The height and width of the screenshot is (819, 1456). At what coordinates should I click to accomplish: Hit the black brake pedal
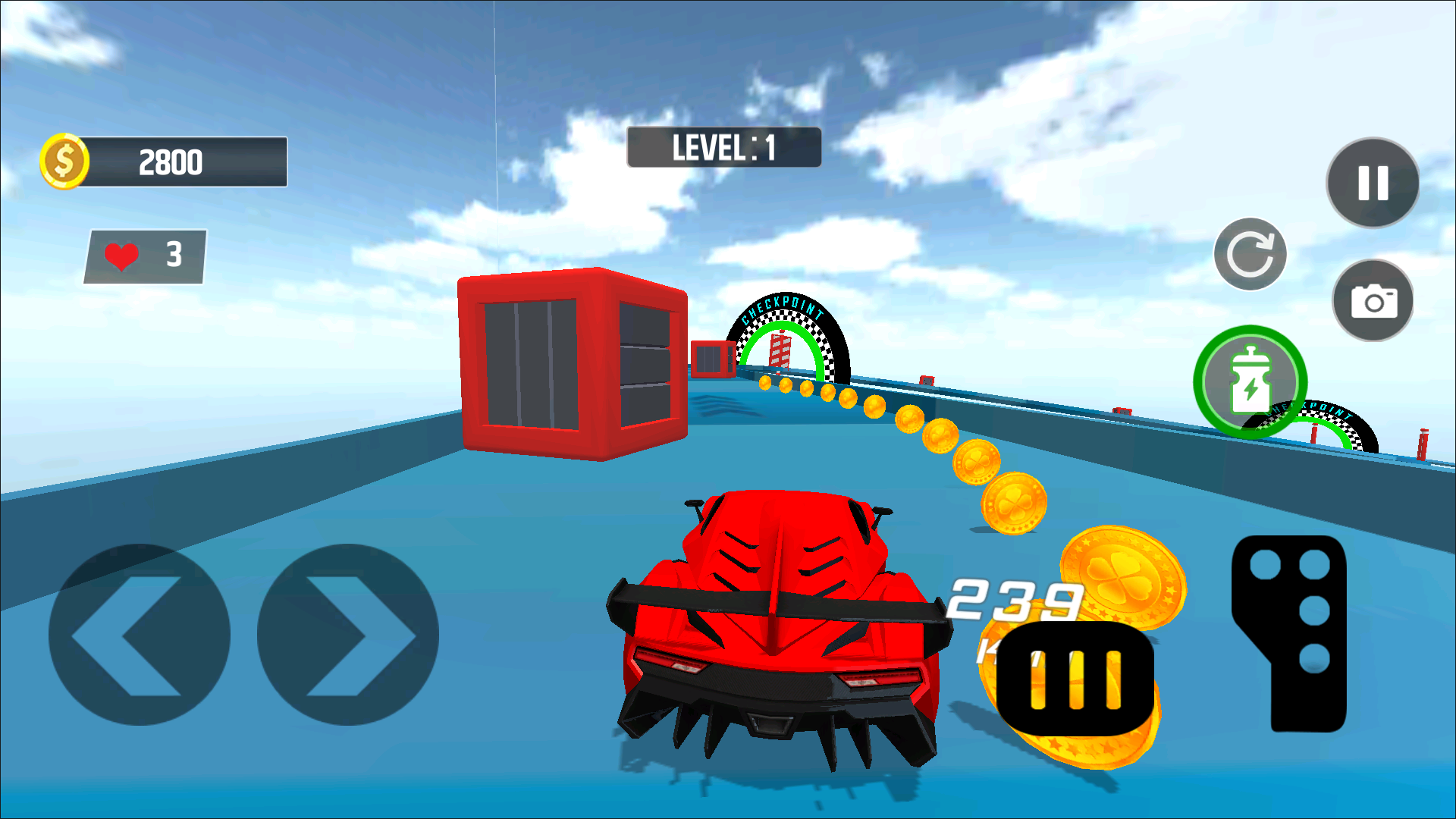(x=1075, y=679)
